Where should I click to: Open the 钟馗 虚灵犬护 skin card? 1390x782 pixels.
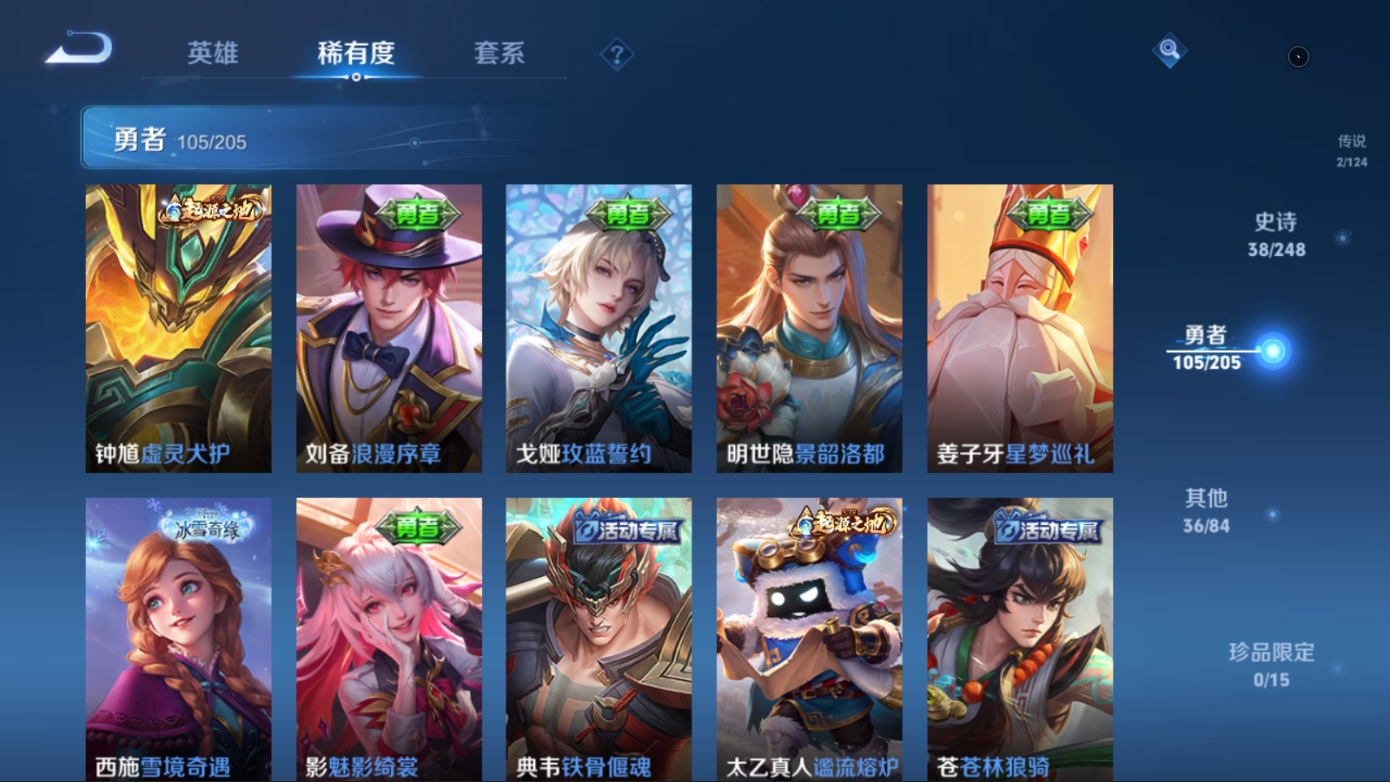[178, 328]
